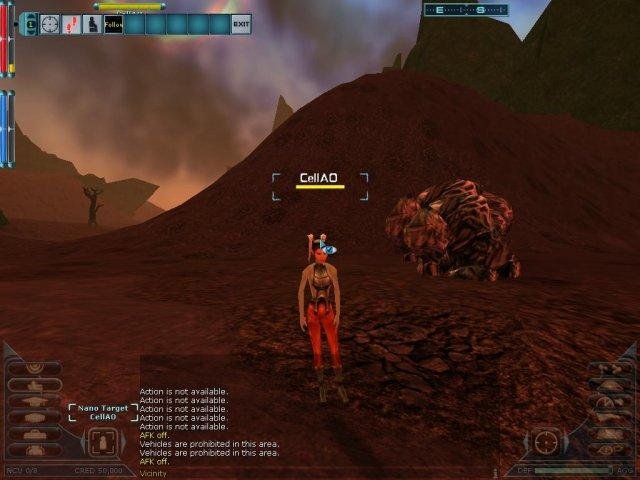Click the seated figure sit icon
The height and width of the screenshot is (480, 640).
coord(92,23)
